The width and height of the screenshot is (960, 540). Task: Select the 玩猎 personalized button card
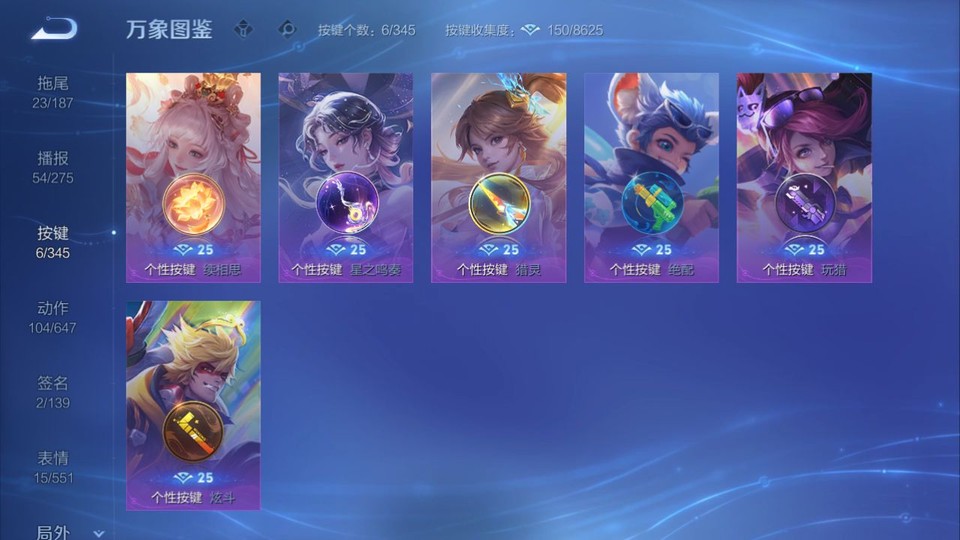pos(804,177)
